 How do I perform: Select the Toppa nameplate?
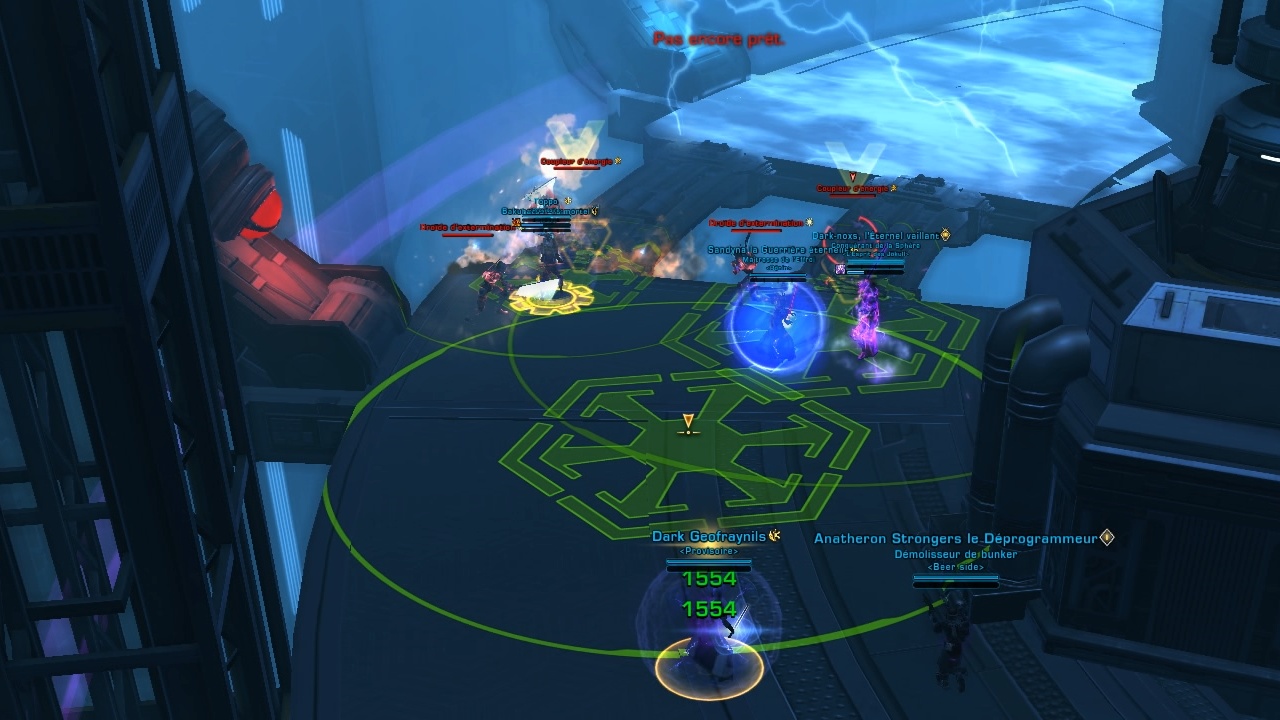(x=545, y=202)
